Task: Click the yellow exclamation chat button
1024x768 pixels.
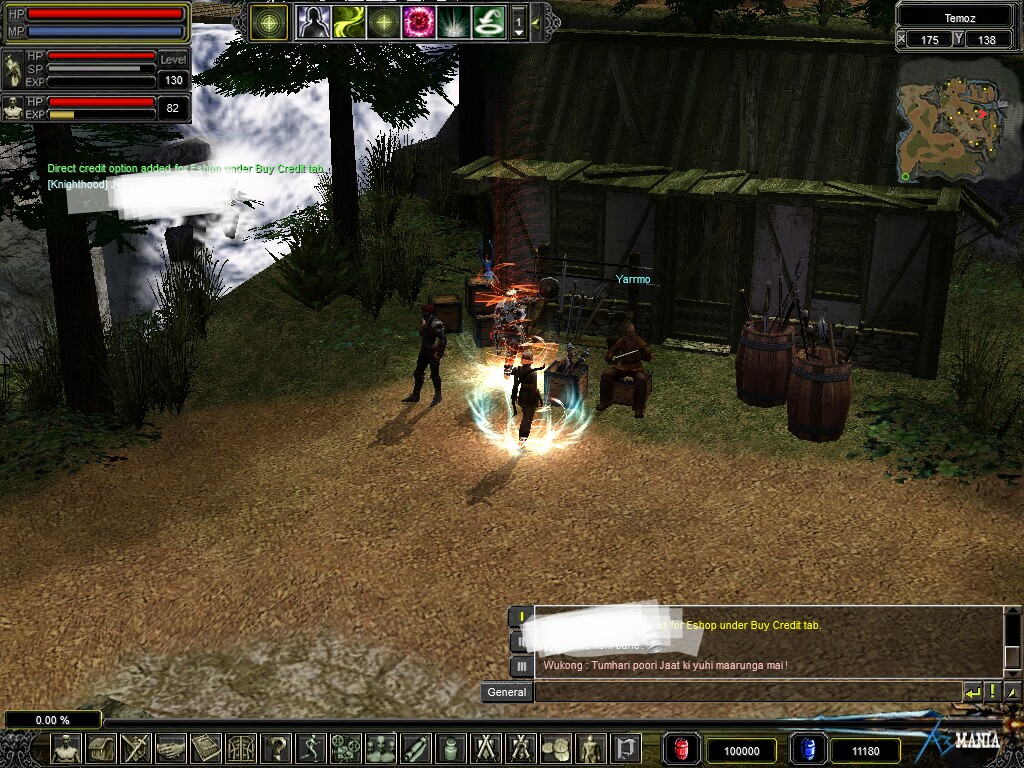Action: coord(993,692)
